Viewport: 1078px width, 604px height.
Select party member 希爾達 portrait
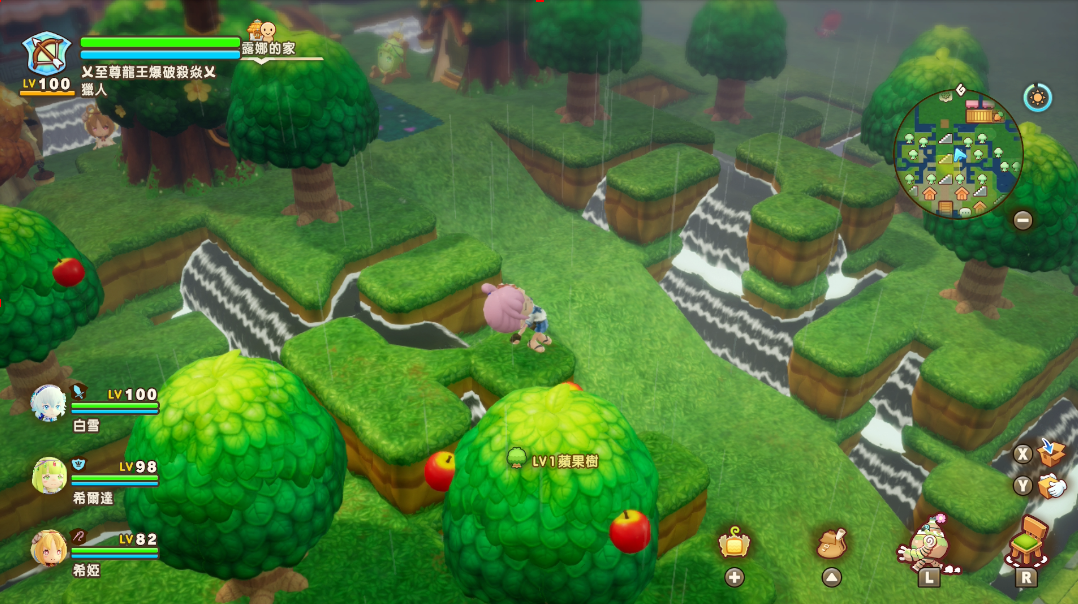(x=49, y=475)
